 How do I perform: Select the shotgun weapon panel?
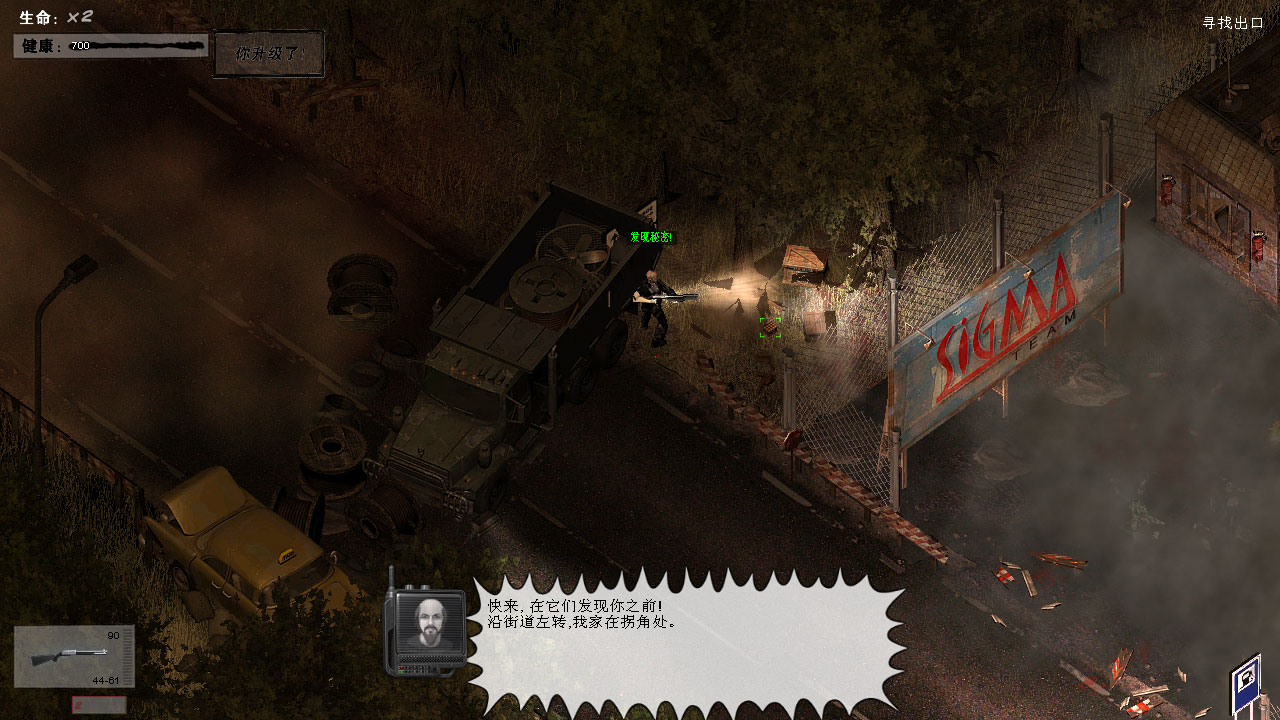(74, 656)
